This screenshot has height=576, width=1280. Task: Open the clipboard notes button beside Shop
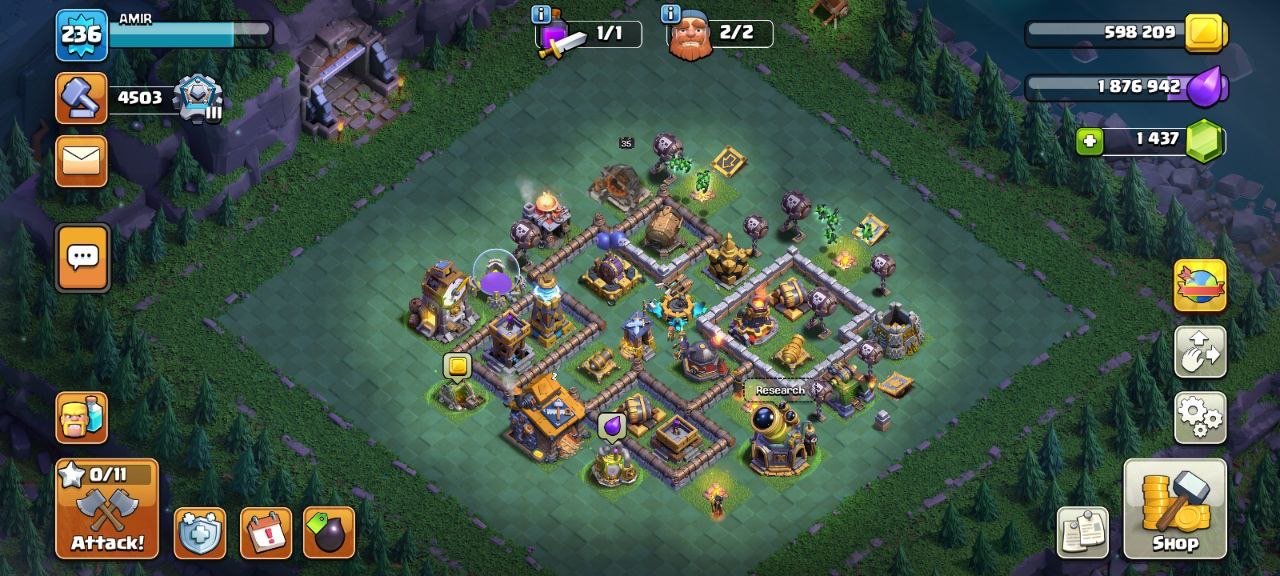pos(1083,533)
